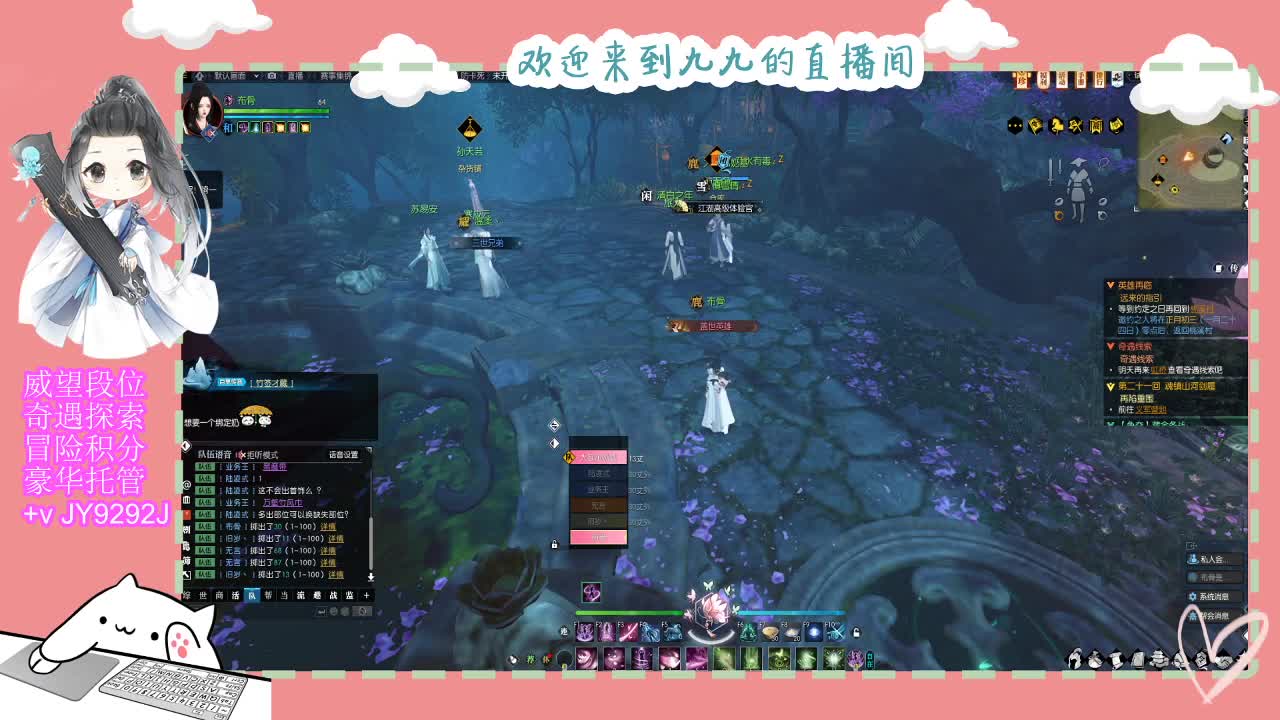
Task: Open 语音设置 voice settings
Action: pos(344,455)
